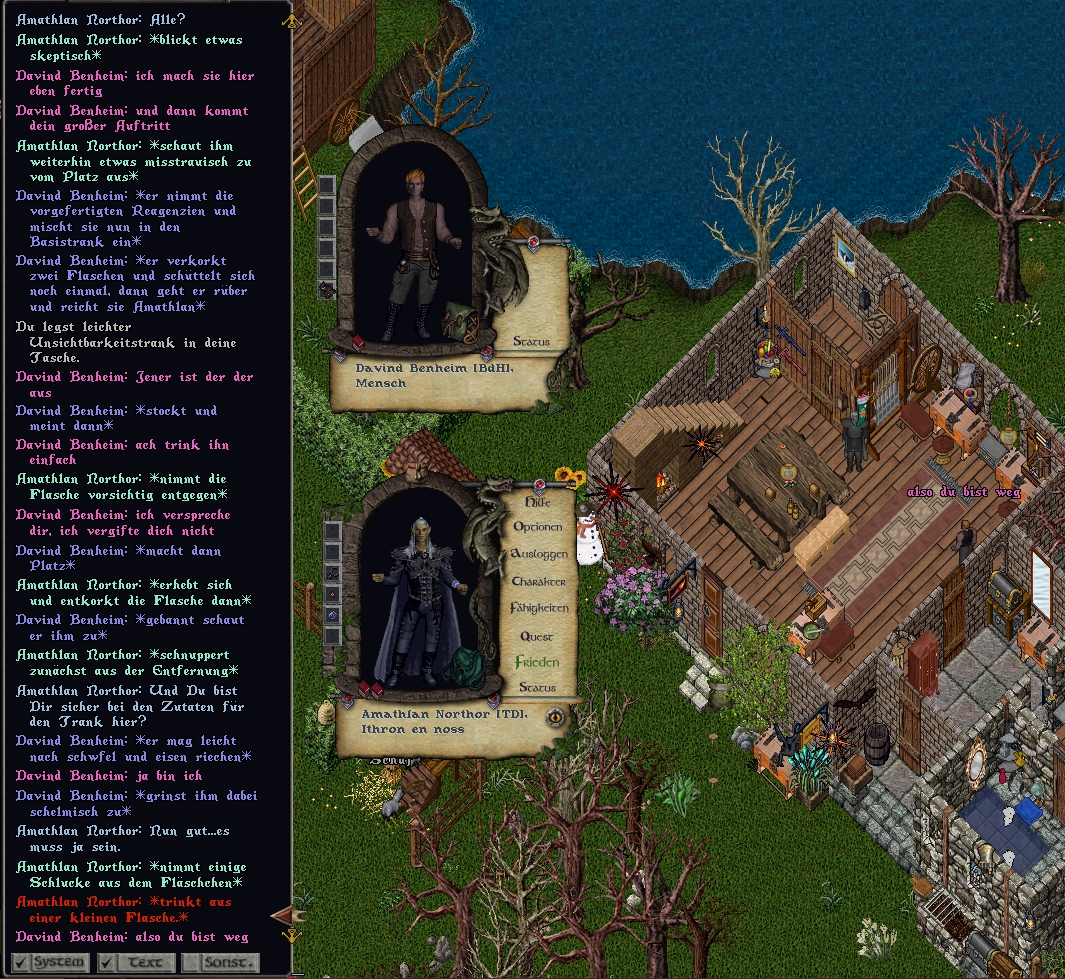Open Status on Davind Benheim's paperdoll
The height and width of the screenshot is (979, 1065).
(x=531, y=342)
